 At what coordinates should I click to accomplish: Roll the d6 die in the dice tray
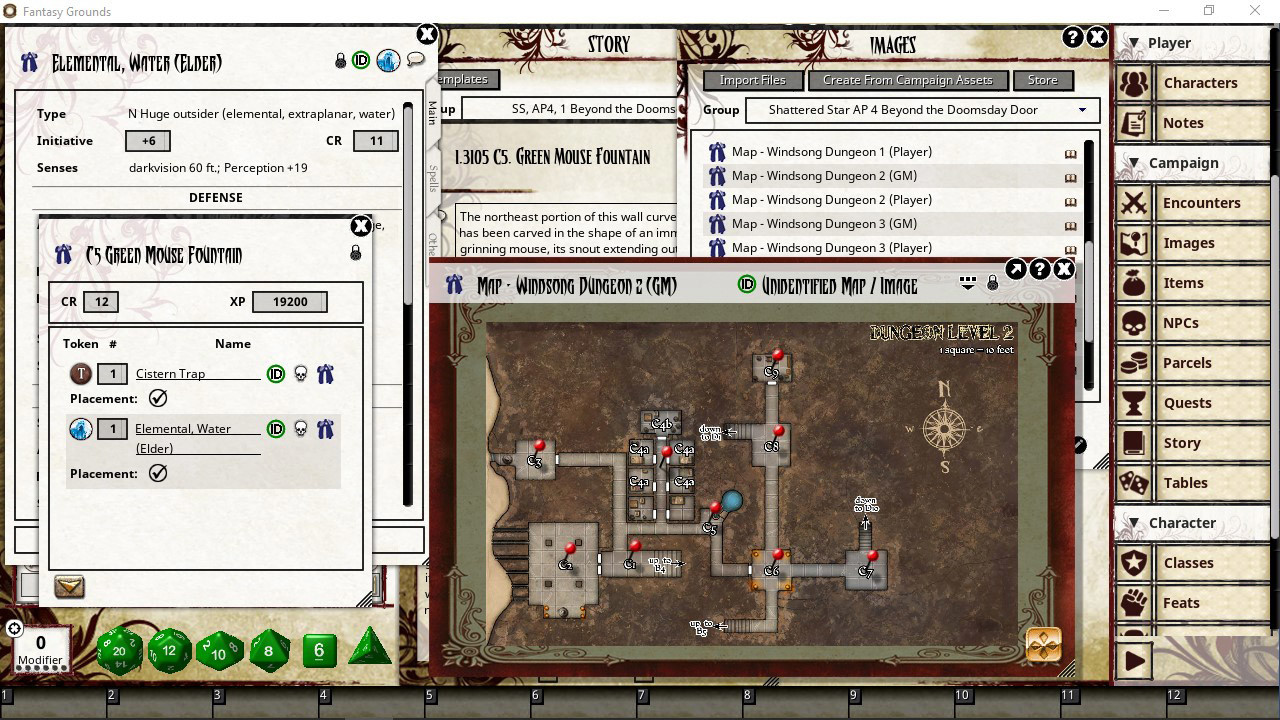point(318,650)
